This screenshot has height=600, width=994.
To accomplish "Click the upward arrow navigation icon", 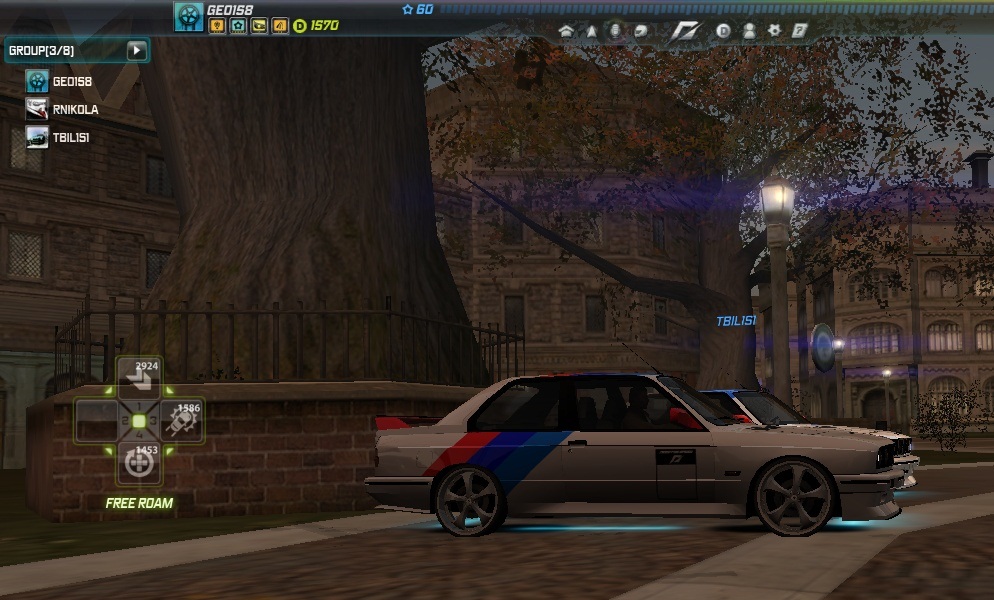I will [591, 31].
